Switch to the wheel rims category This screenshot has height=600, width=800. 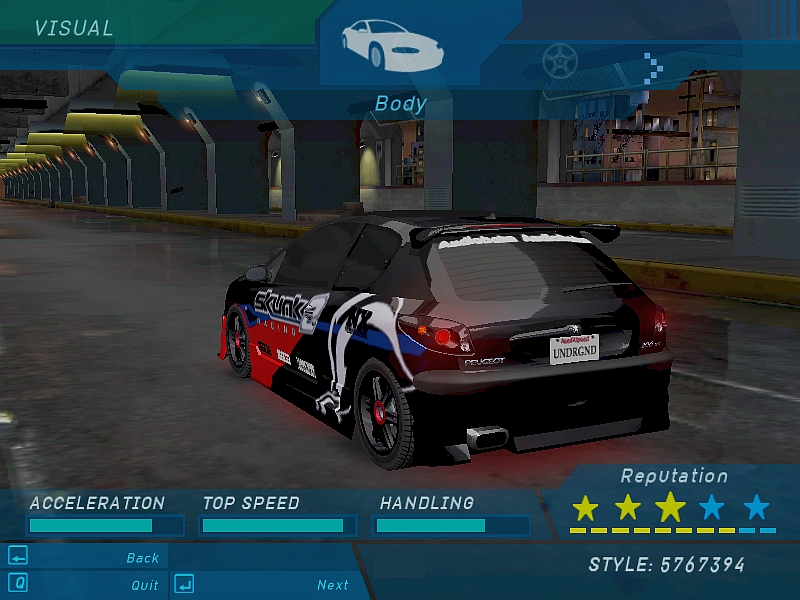560,60
